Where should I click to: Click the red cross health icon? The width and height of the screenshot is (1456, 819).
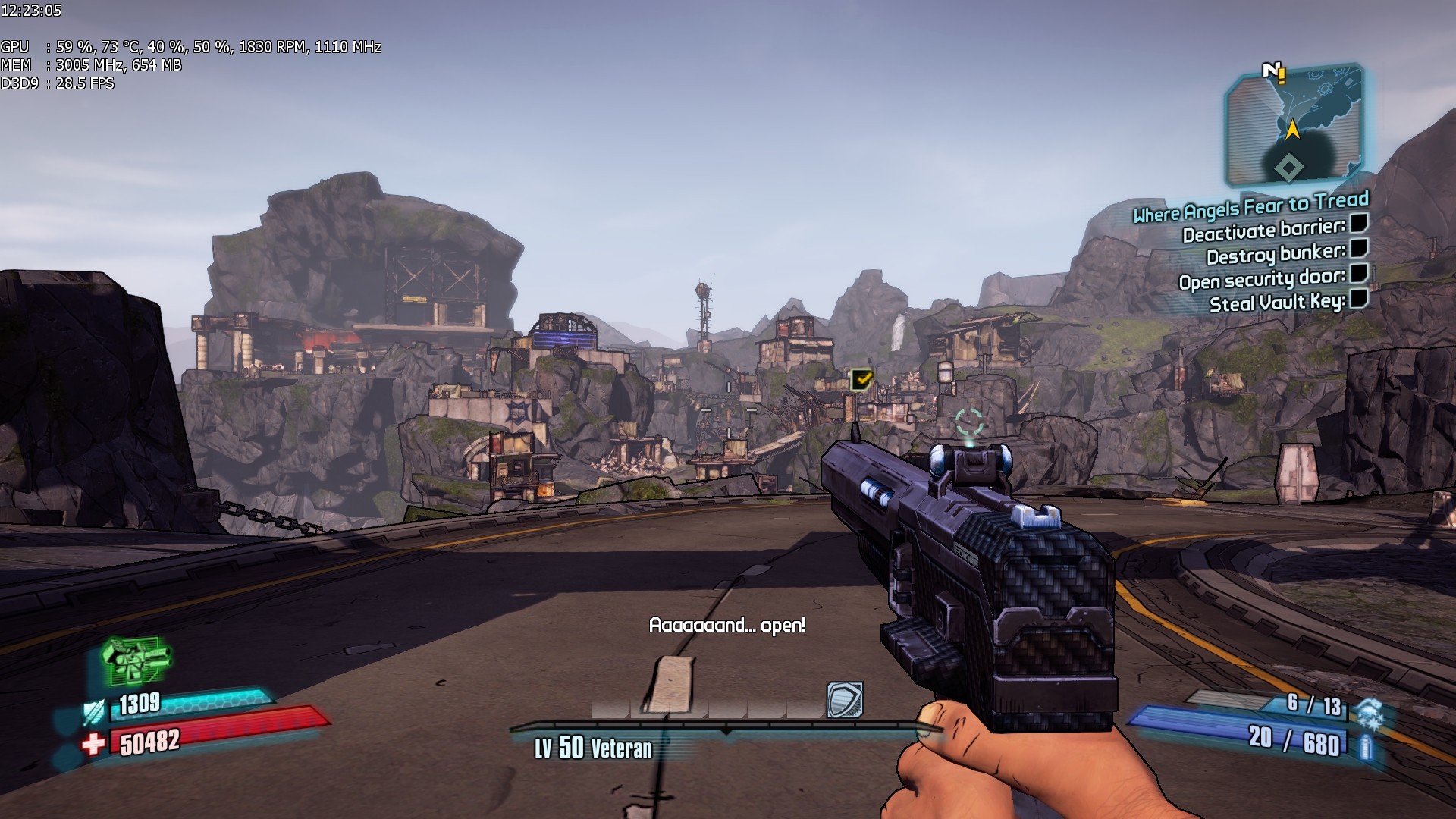[93, 744]
